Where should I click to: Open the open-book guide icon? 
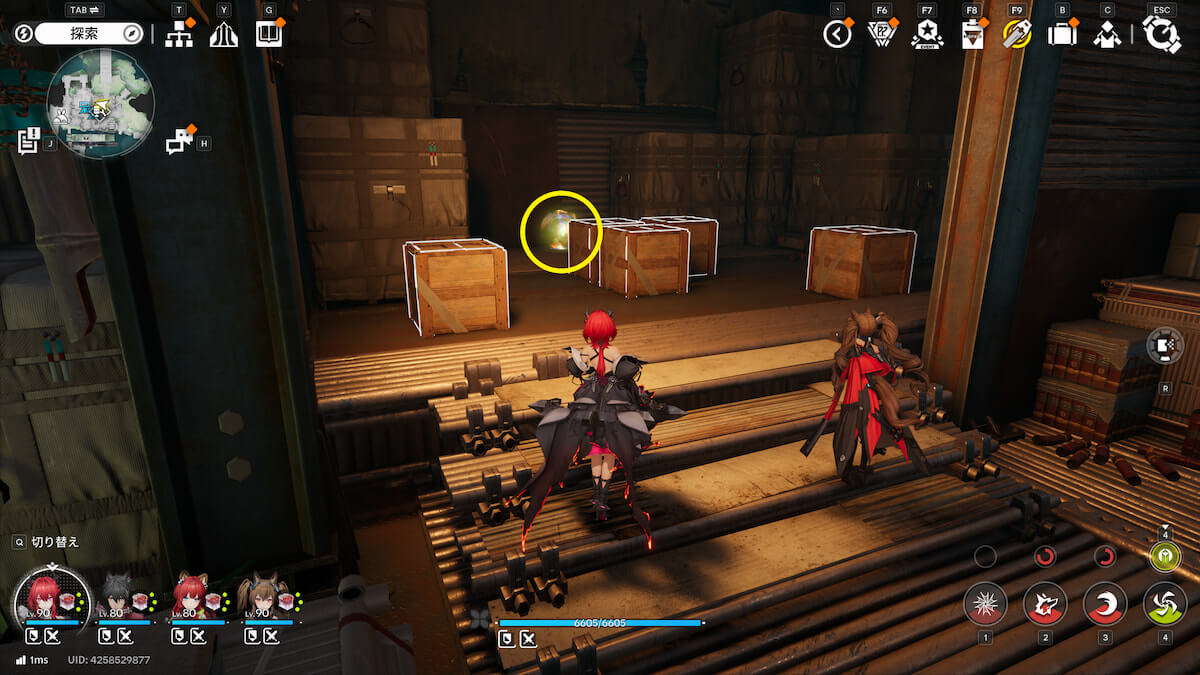coord(268,34)
